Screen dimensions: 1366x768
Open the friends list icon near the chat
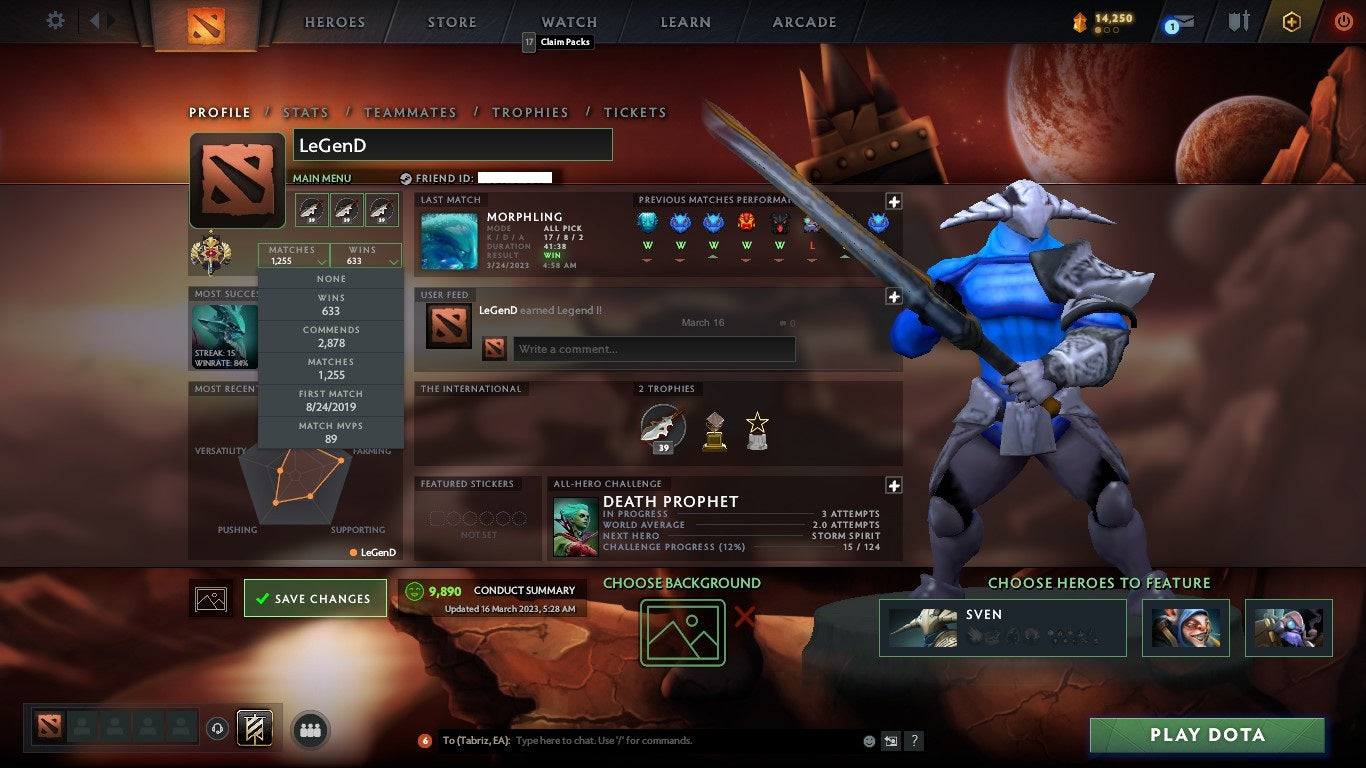309,731
